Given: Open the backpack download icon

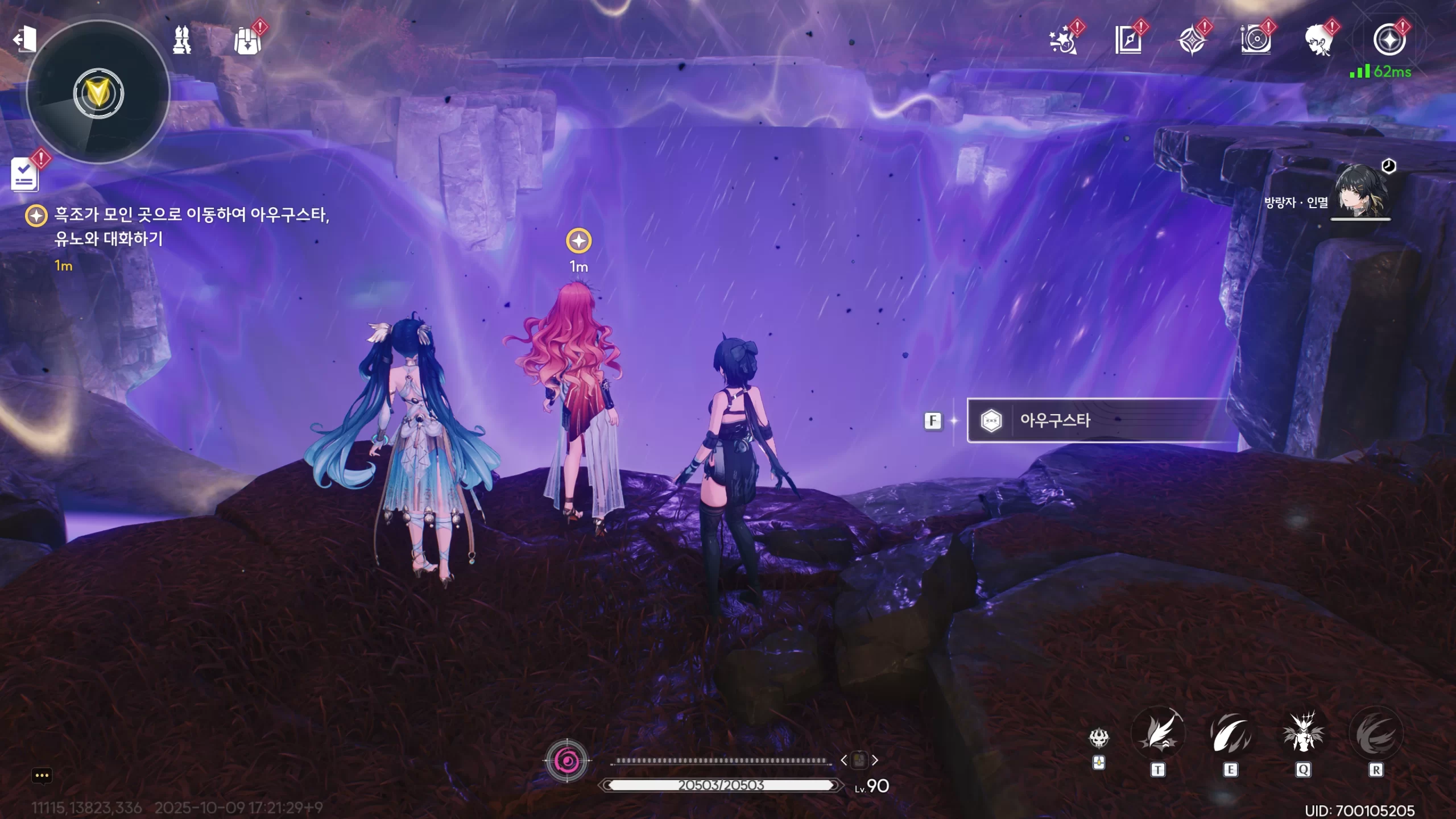Looking at the screenshot, I should [x=247, y=41].
